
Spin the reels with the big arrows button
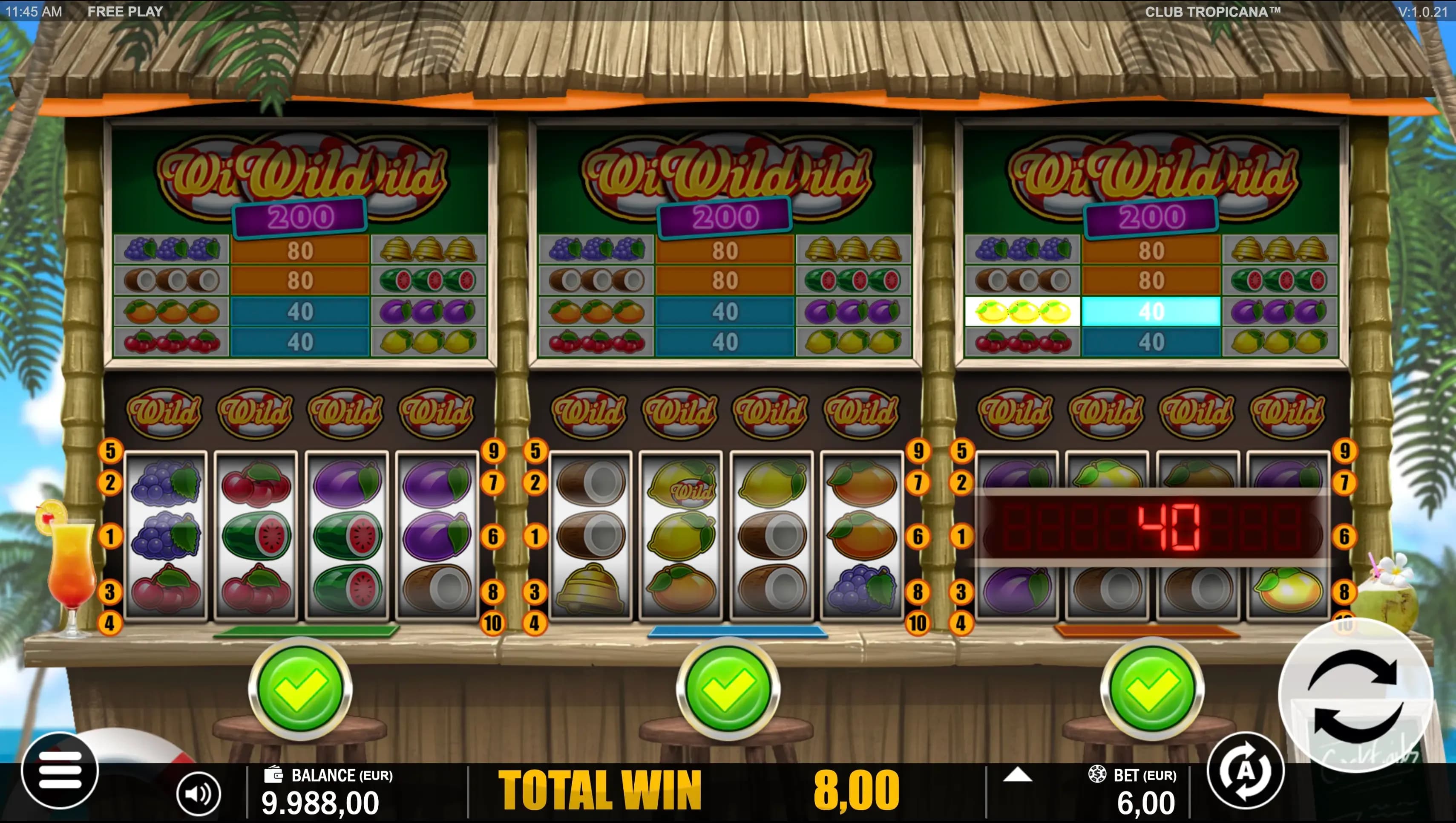[1355, 696]
